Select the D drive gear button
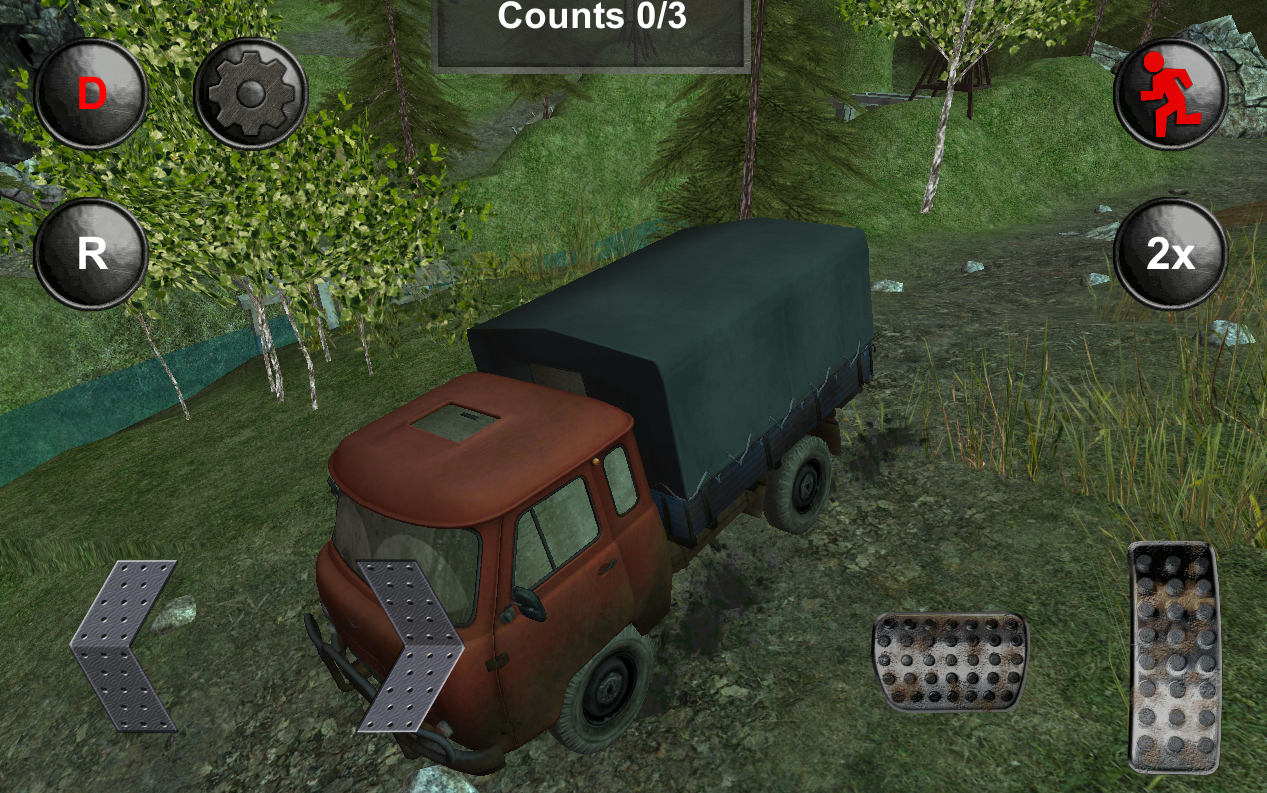 click(91, 95)
